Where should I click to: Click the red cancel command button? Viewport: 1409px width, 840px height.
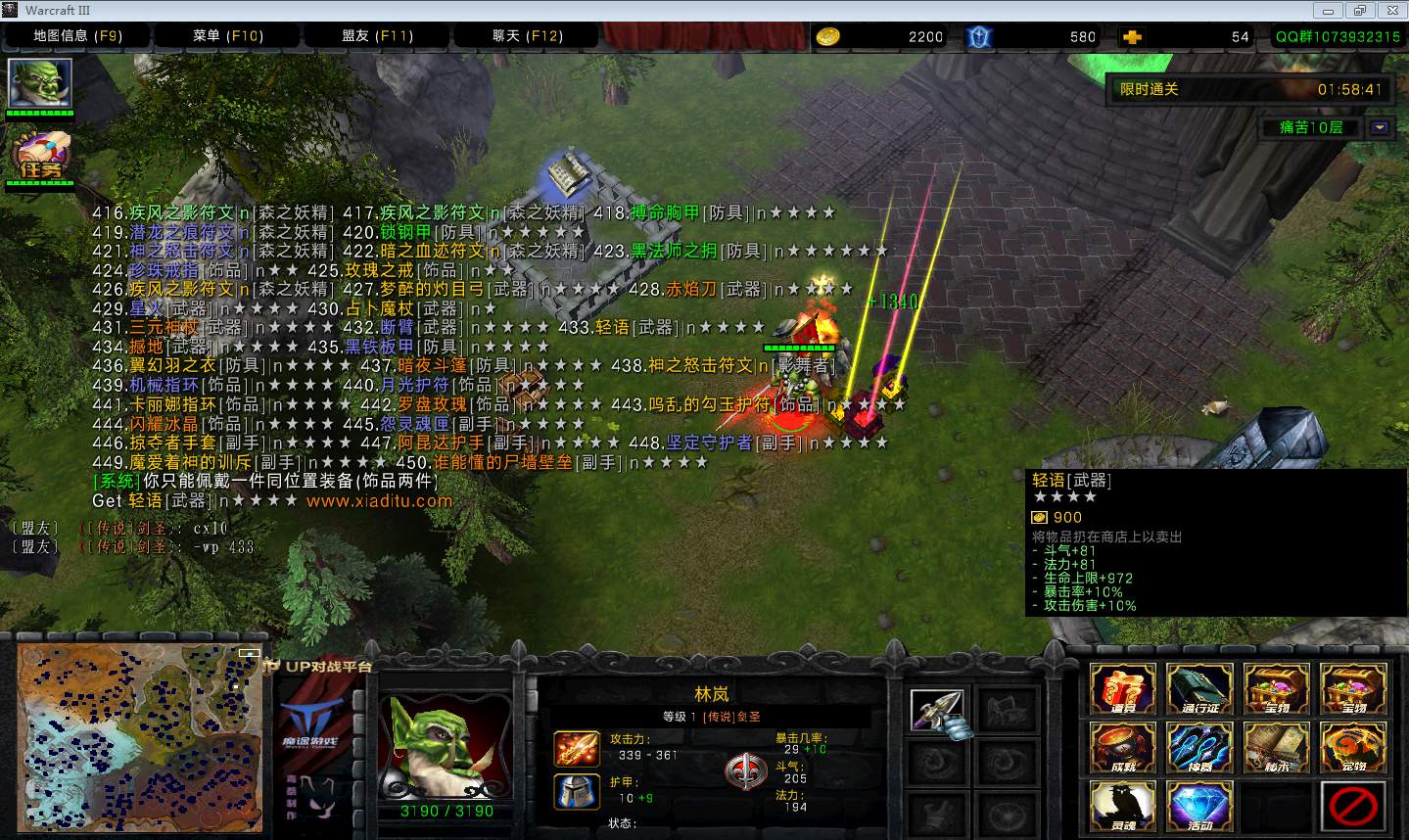(1353, 805)
